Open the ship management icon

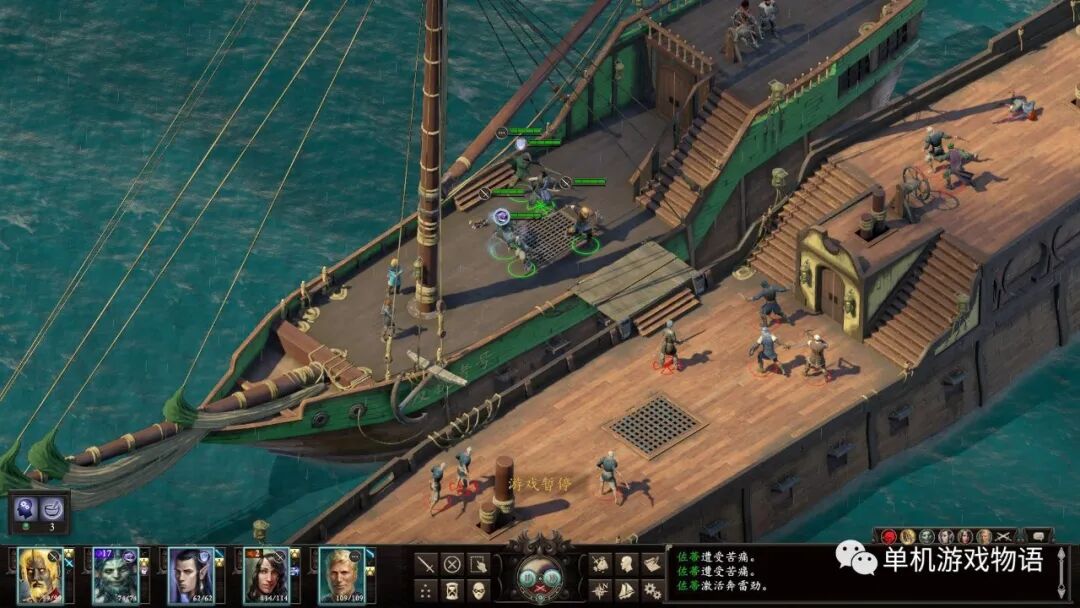(626, 590)
